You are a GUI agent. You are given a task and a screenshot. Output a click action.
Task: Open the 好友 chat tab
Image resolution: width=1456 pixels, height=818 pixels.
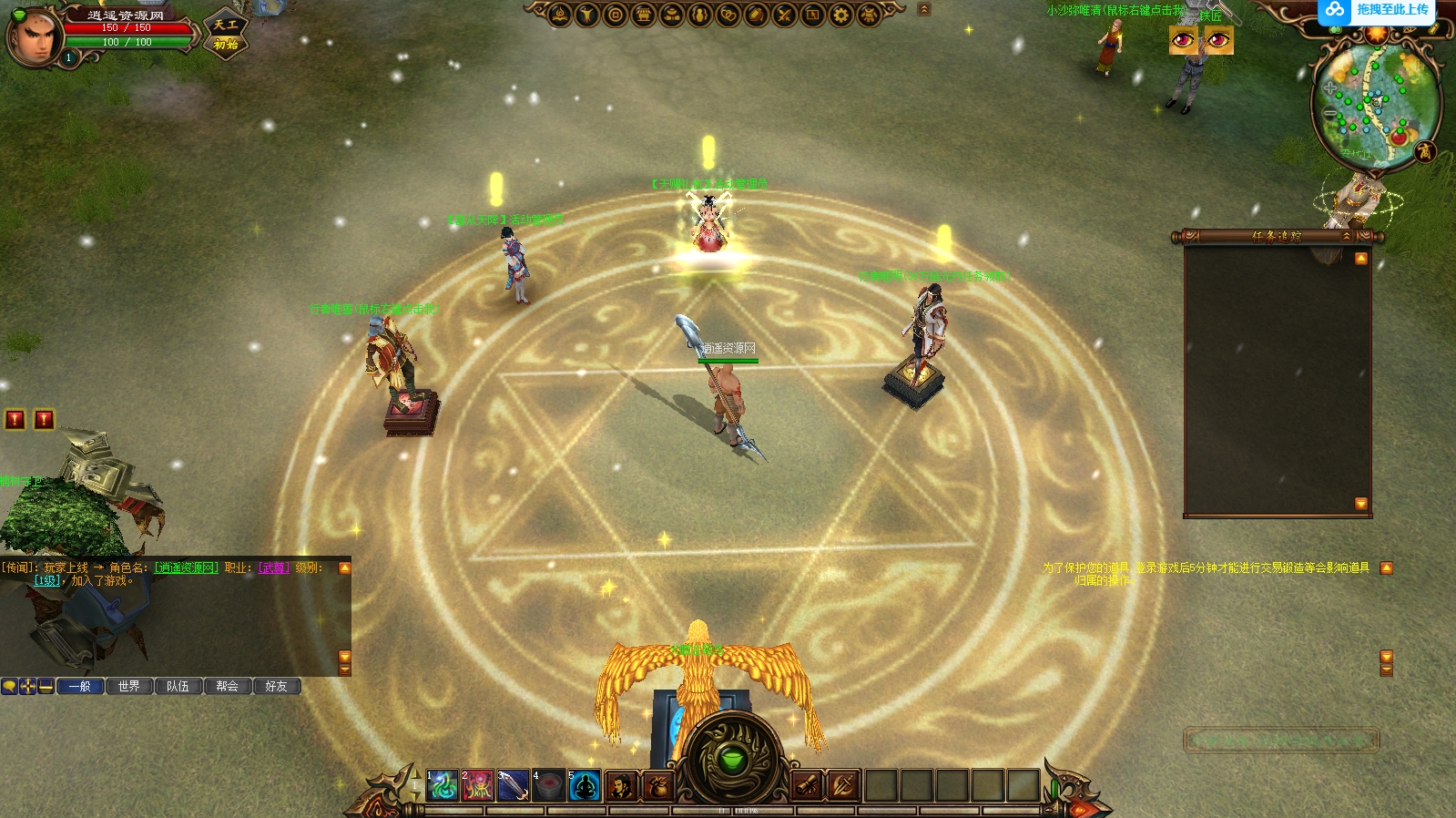point(277,686)
